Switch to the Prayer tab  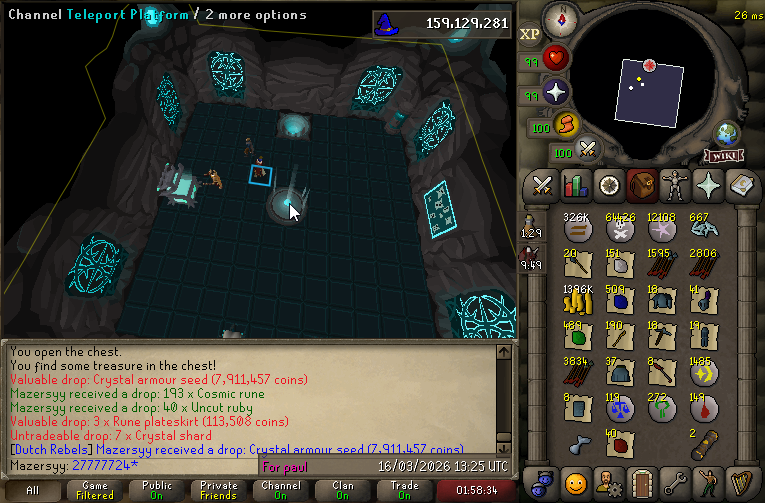[x=707, y=186]
